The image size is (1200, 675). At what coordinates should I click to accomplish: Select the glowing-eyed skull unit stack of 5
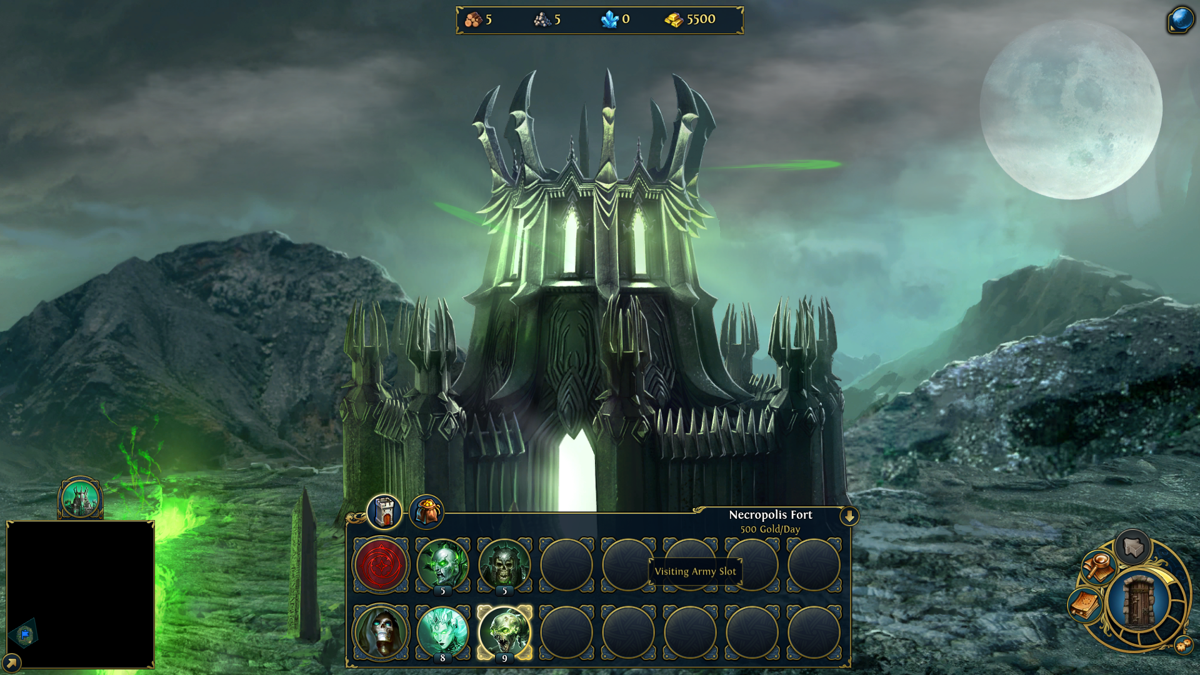pos(442,565)
